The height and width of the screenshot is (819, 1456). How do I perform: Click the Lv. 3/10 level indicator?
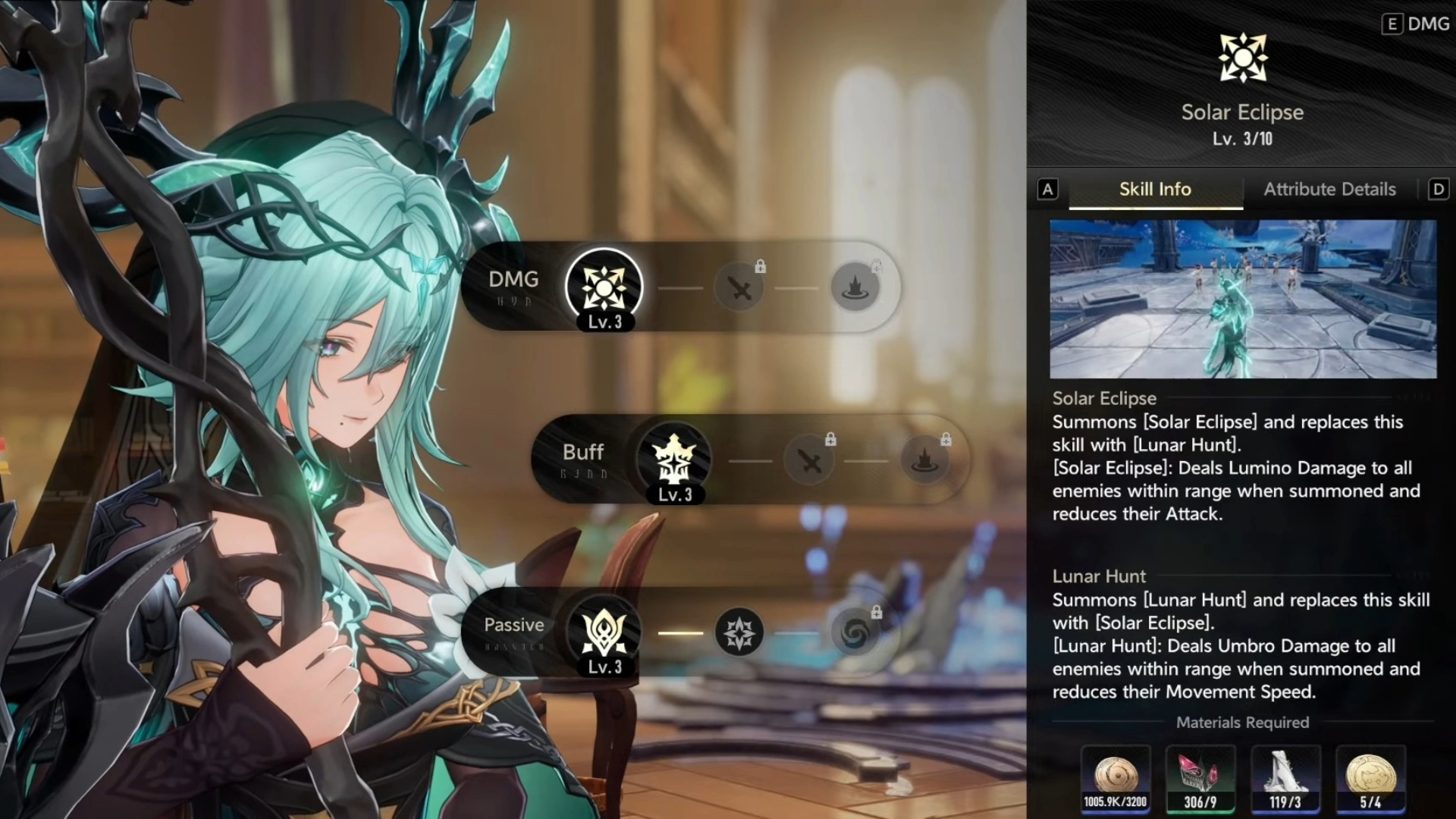tap(1242, 139)
